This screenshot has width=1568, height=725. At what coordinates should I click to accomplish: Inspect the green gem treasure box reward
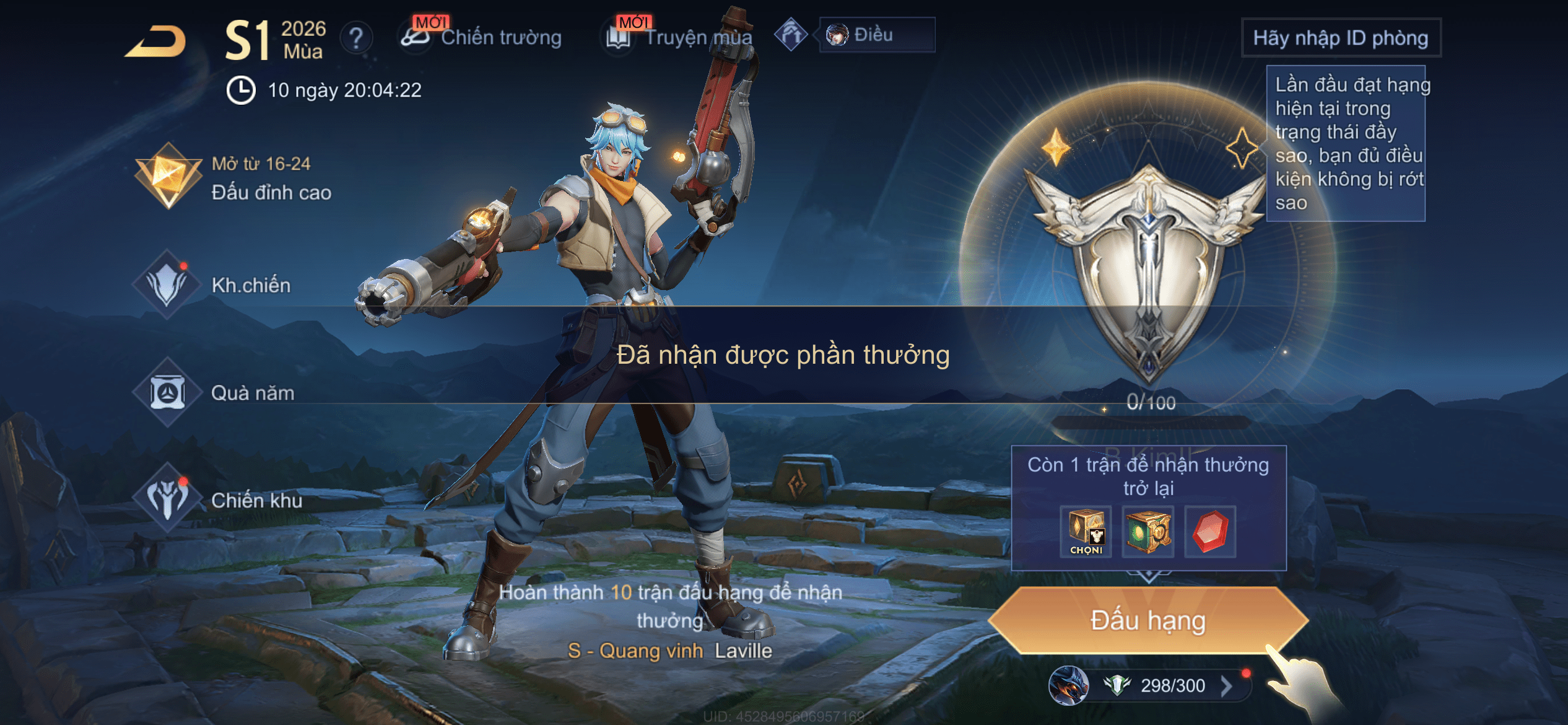coord(1148,532)
